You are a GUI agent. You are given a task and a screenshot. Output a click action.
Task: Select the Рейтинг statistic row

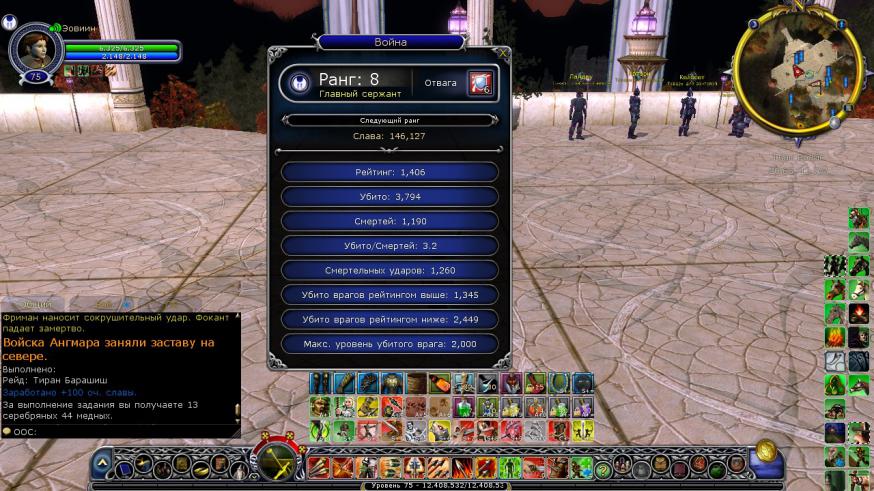coord(390,172)
